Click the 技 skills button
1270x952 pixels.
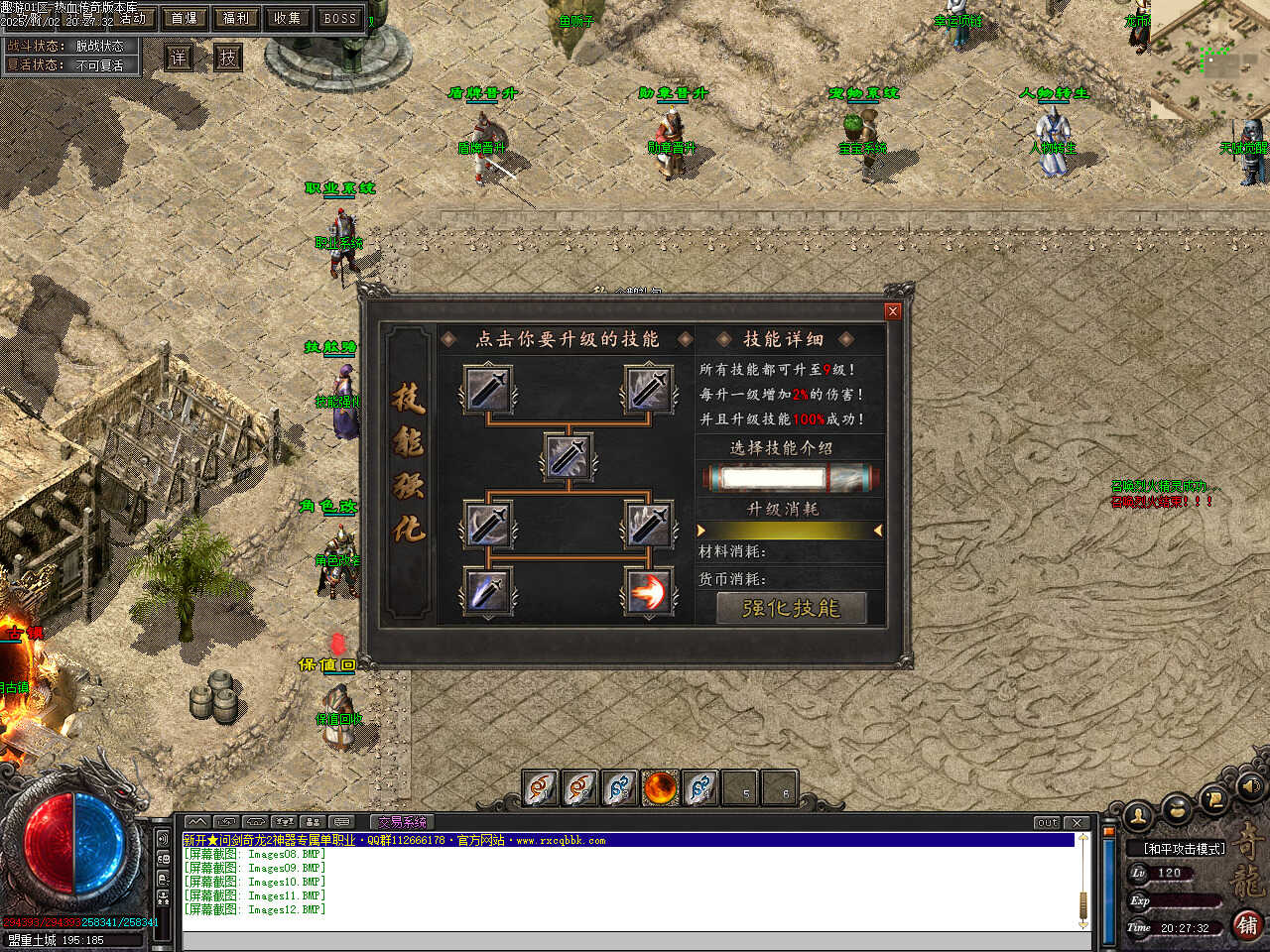coord(228,58)
